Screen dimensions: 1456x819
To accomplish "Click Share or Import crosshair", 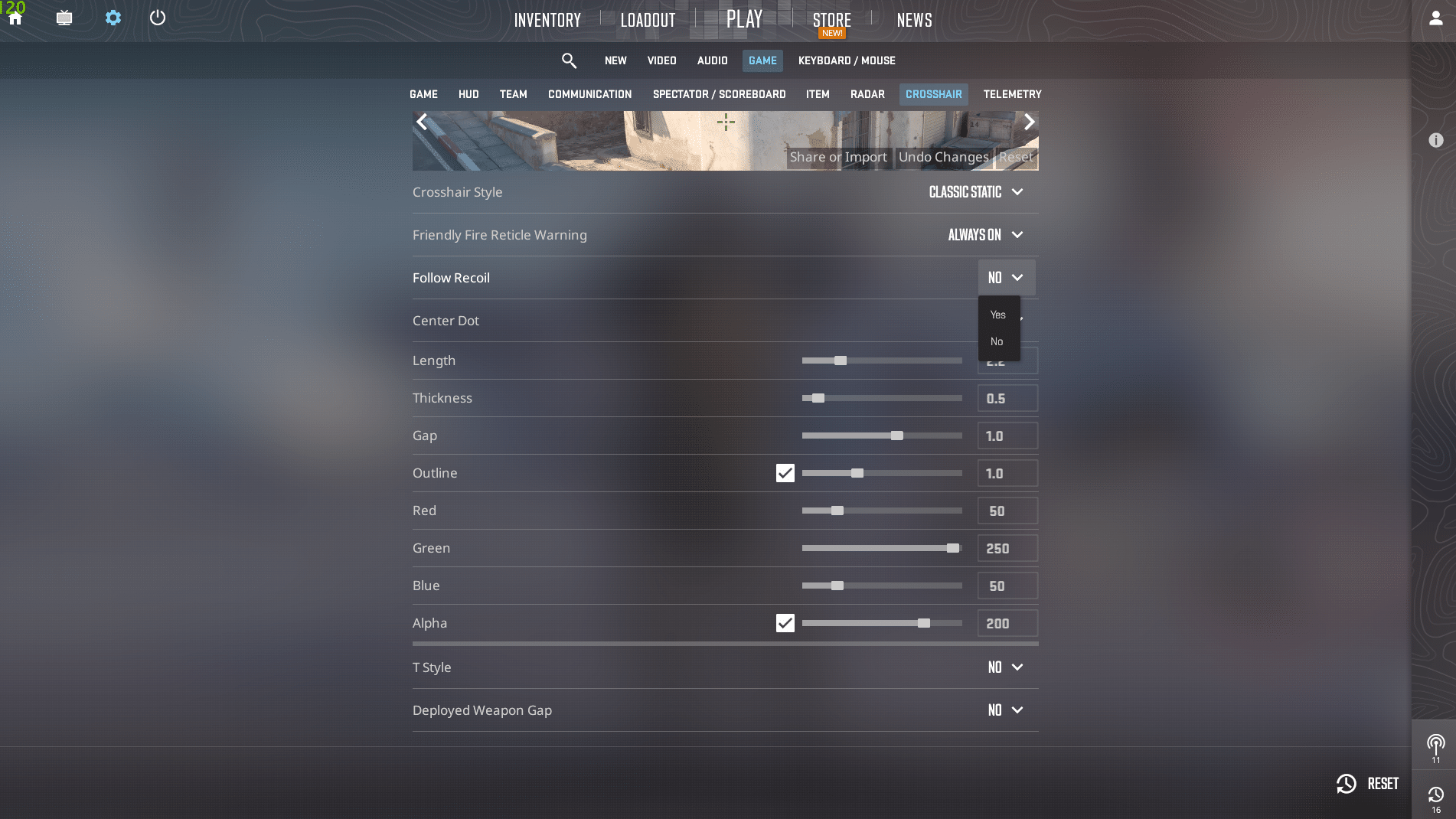I will [837, 157].
